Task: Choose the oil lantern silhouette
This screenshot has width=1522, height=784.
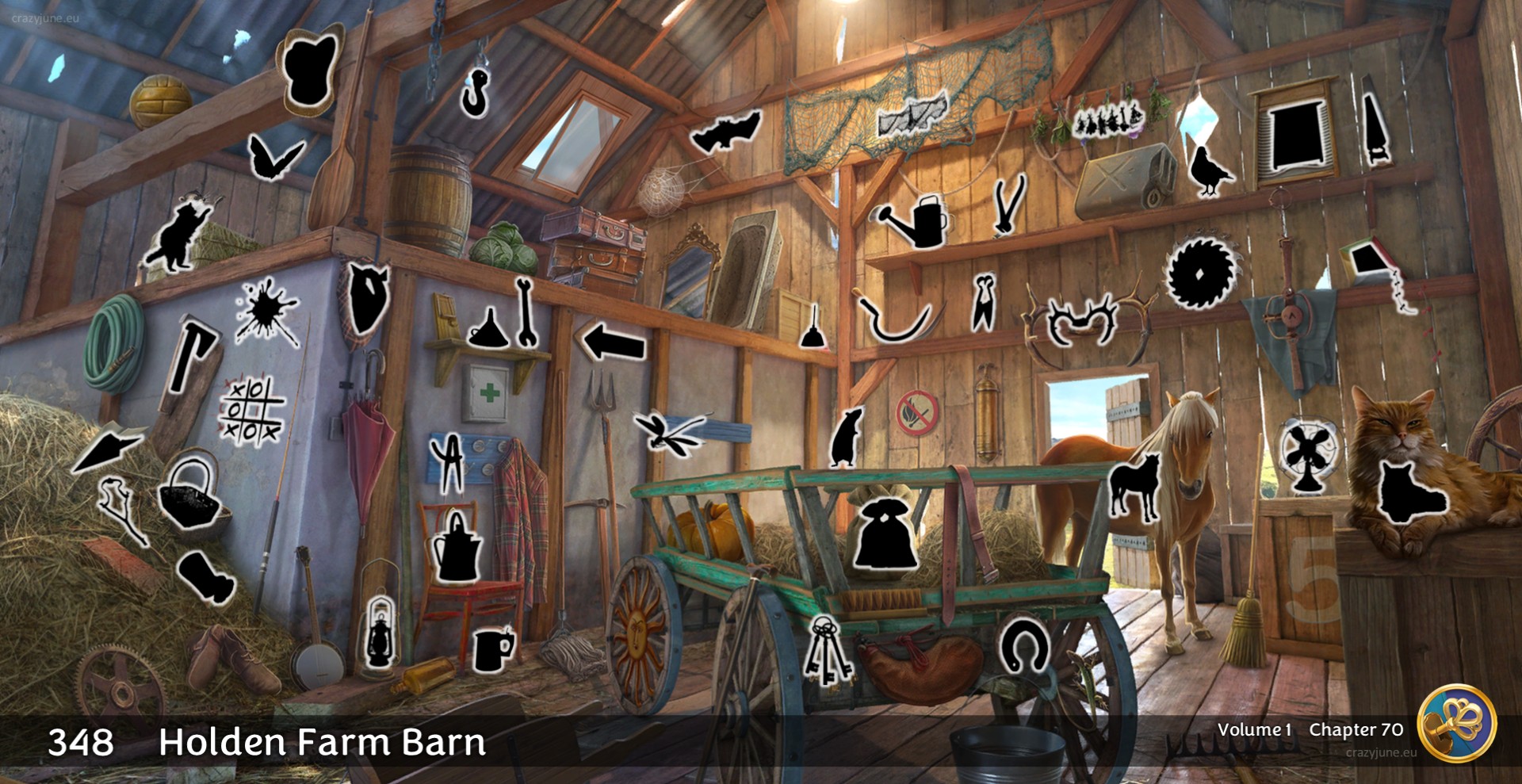Action: pyautogui.click(x=380, y=633)
